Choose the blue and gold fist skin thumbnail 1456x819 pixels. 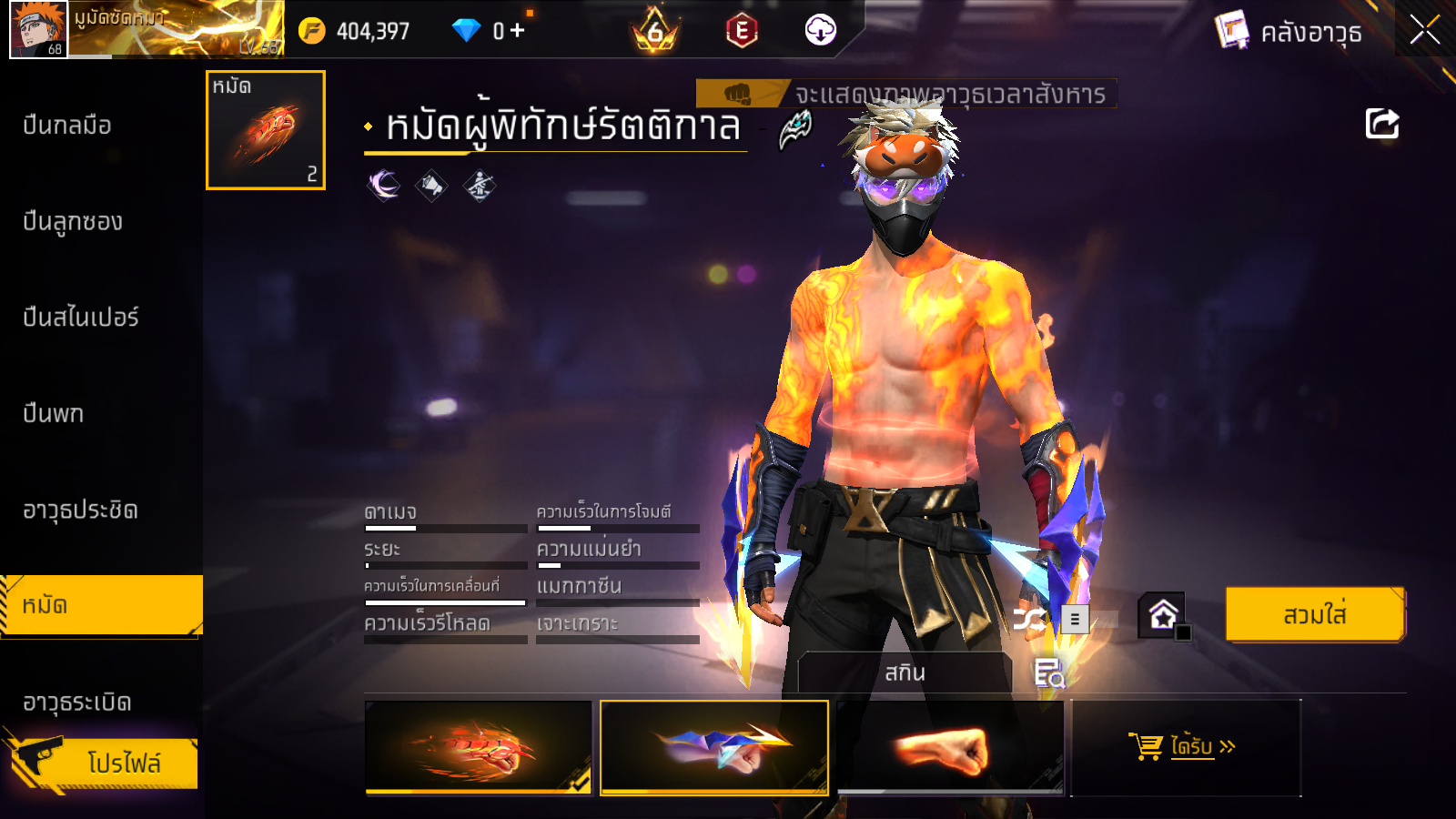point(714,747)
